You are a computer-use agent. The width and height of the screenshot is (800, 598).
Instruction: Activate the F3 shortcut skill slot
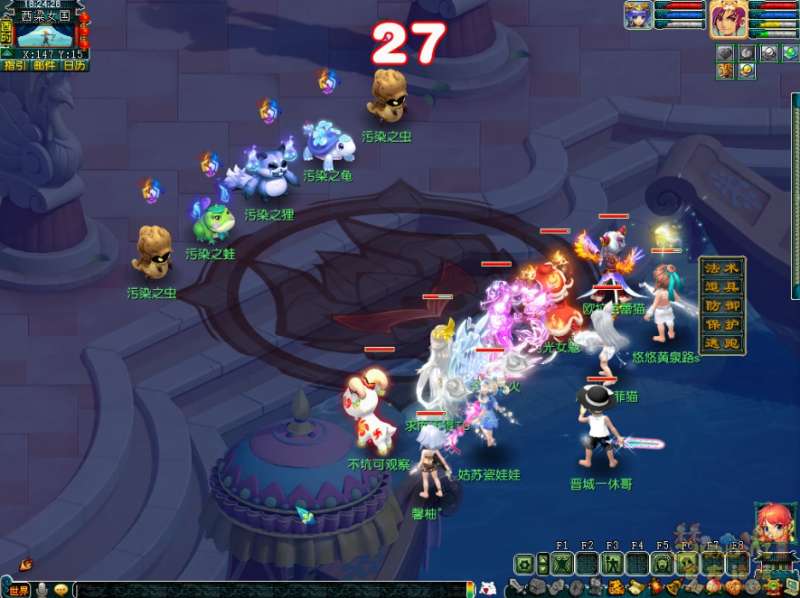tap(611, 564)
